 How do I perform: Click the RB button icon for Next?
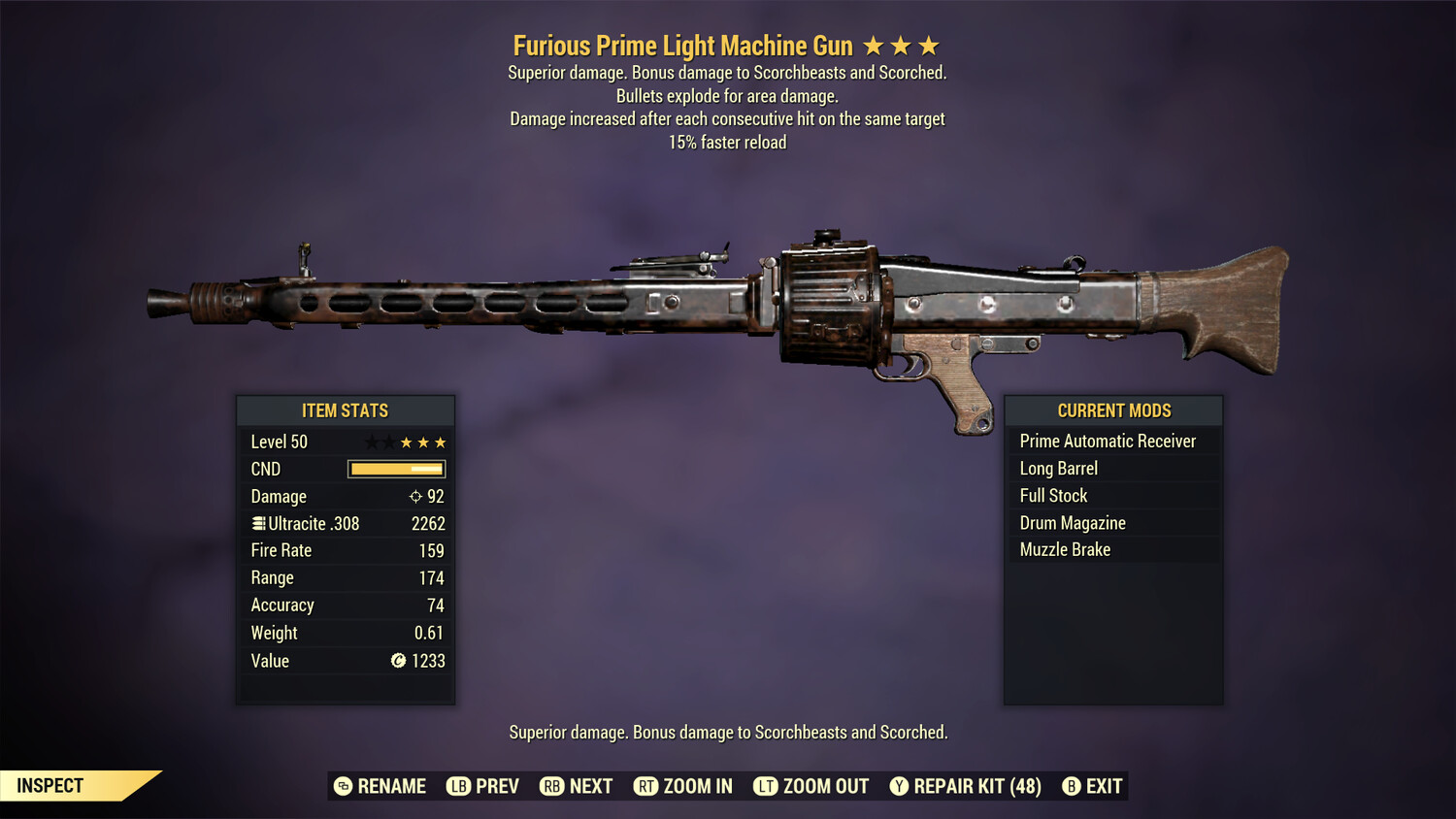click(551, 786)
